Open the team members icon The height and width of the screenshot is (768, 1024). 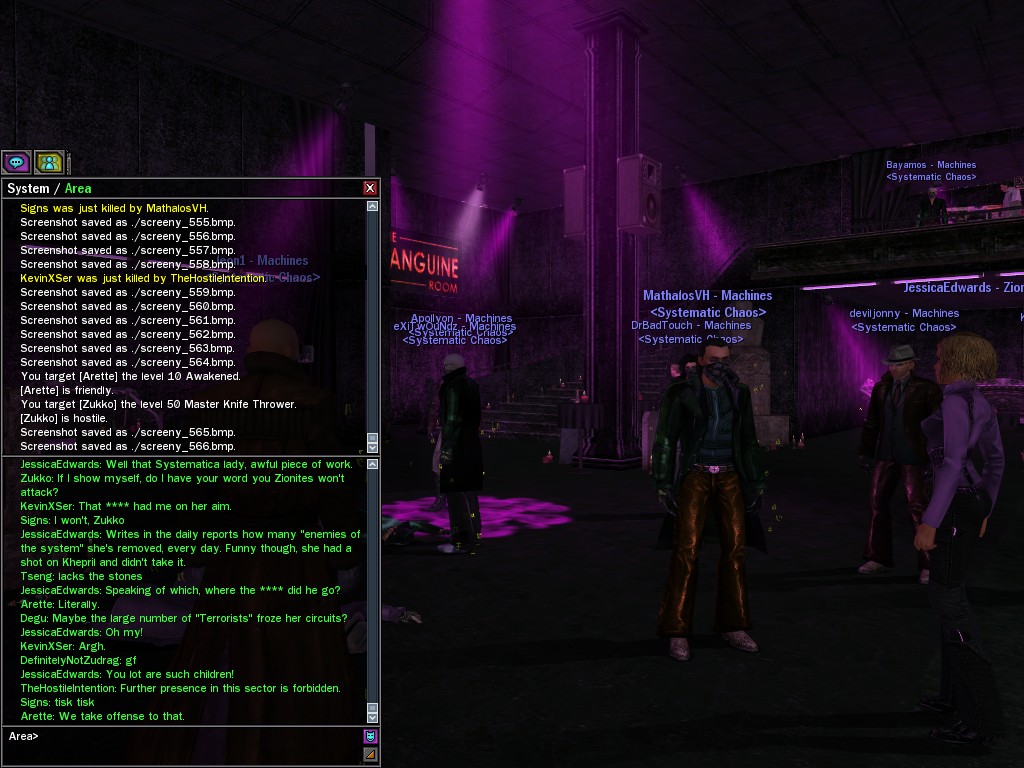click(x=49, y=162)
